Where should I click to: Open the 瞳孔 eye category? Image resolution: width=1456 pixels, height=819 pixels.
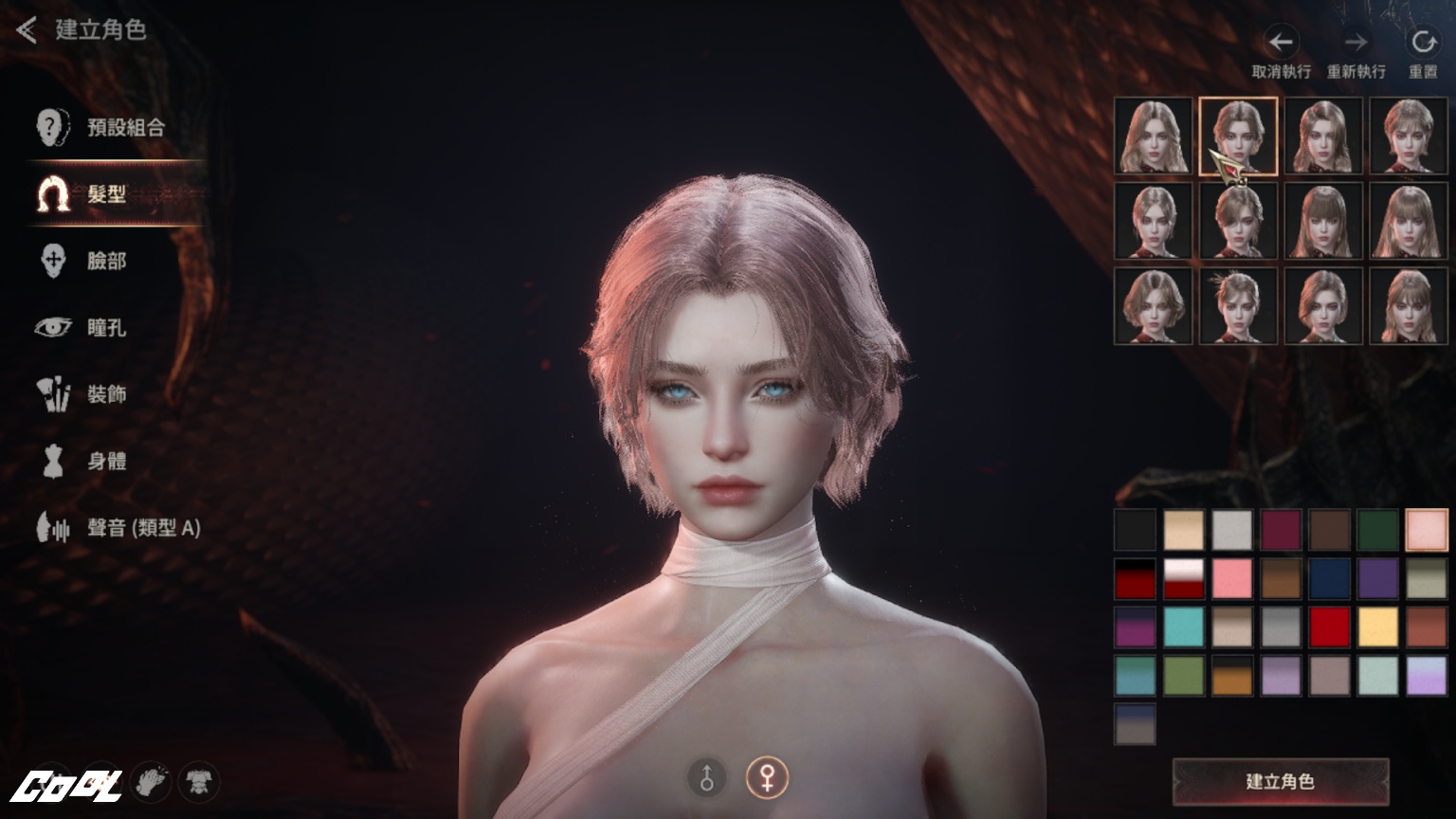pos(106,328)
